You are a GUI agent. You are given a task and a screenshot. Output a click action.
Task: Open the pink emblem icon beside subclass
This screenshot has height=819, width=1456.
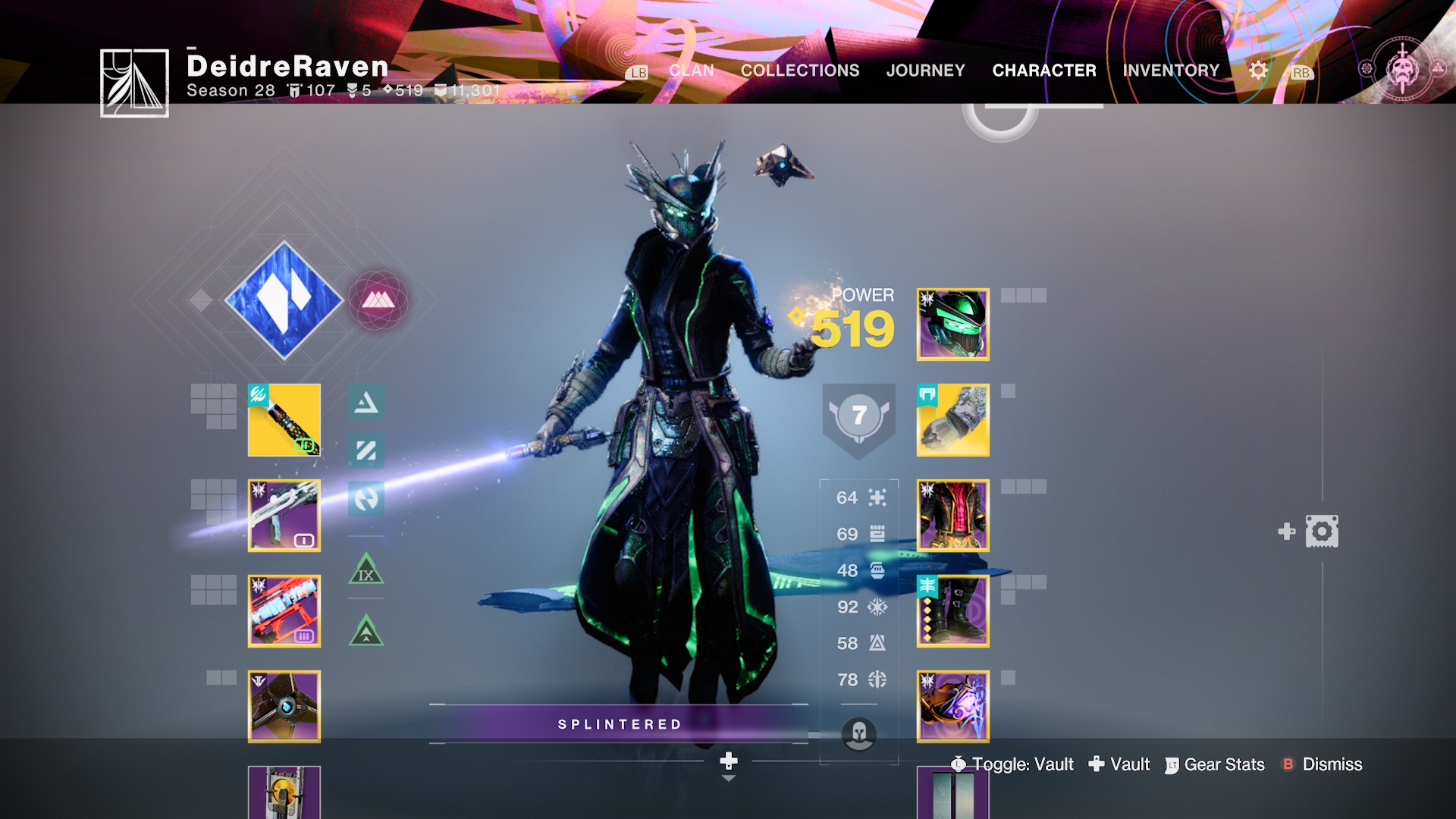[x=378, y=300]
